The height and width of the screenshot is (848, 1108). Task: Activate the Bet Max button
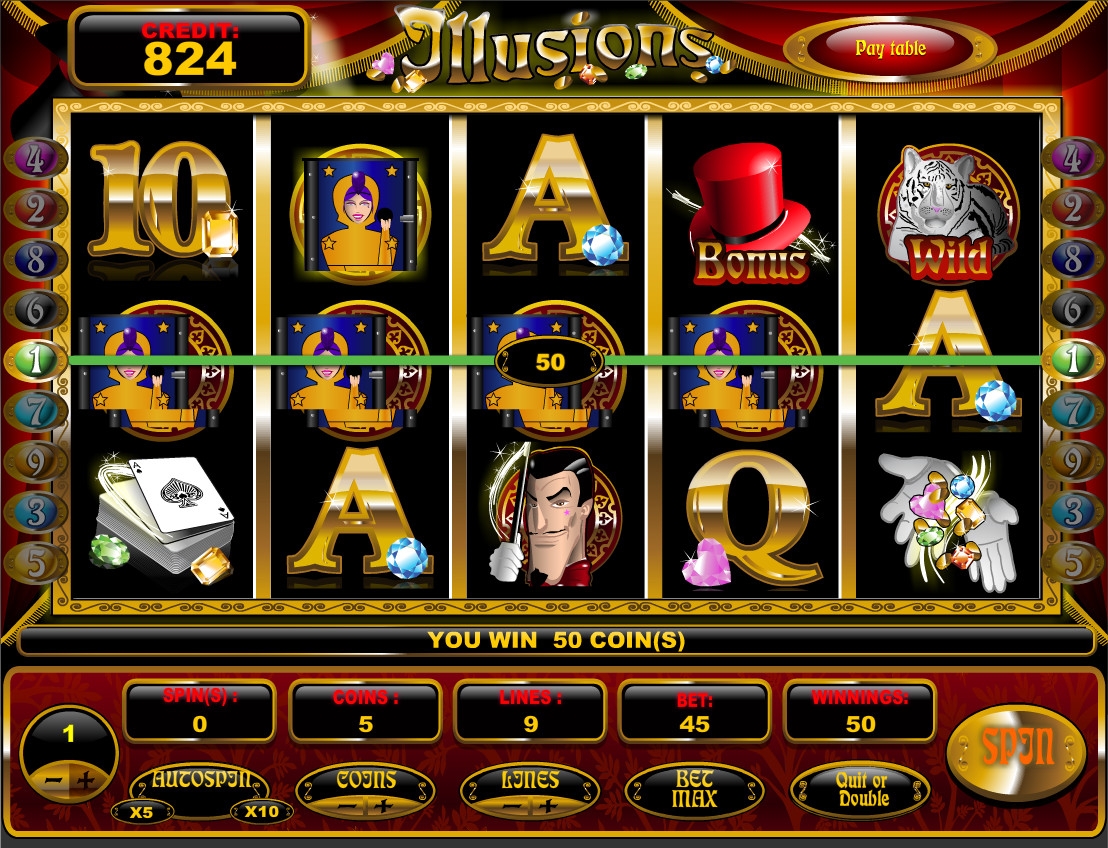(x=694, y=789)
